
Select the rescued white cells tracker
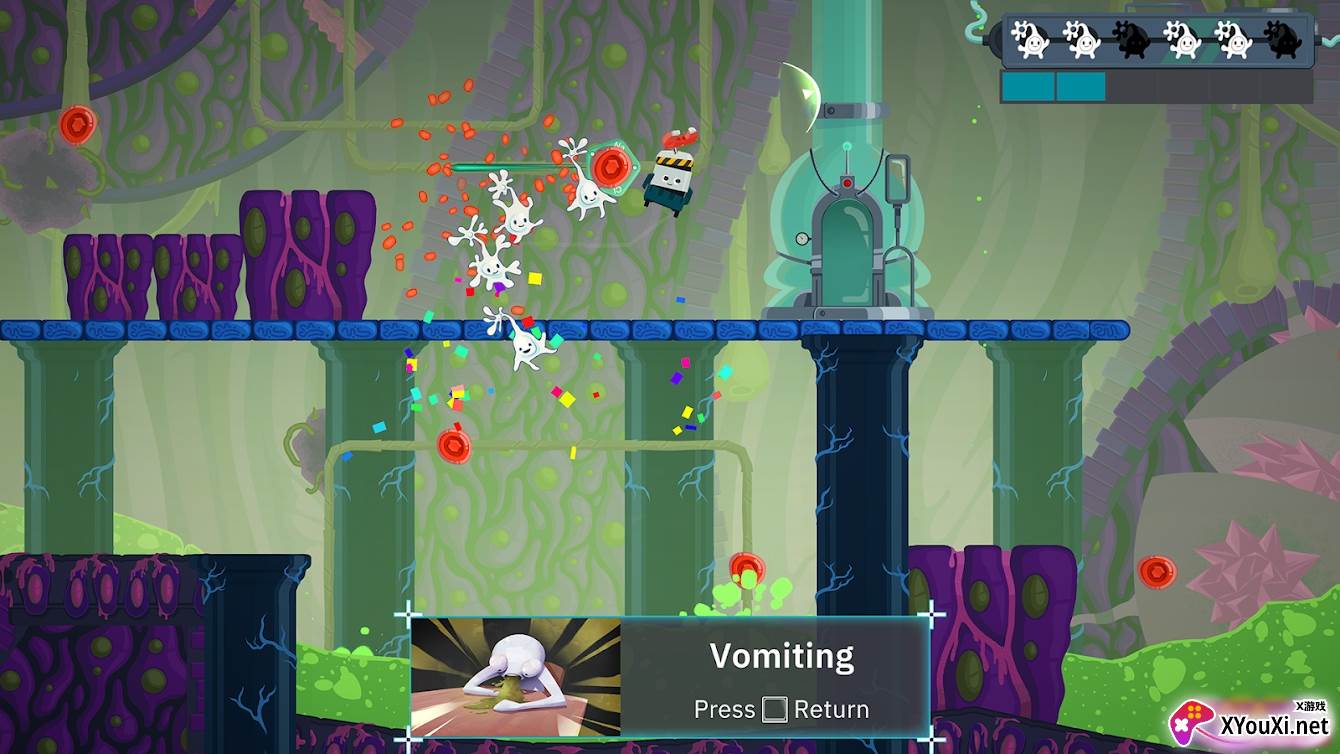(1156, 41)
